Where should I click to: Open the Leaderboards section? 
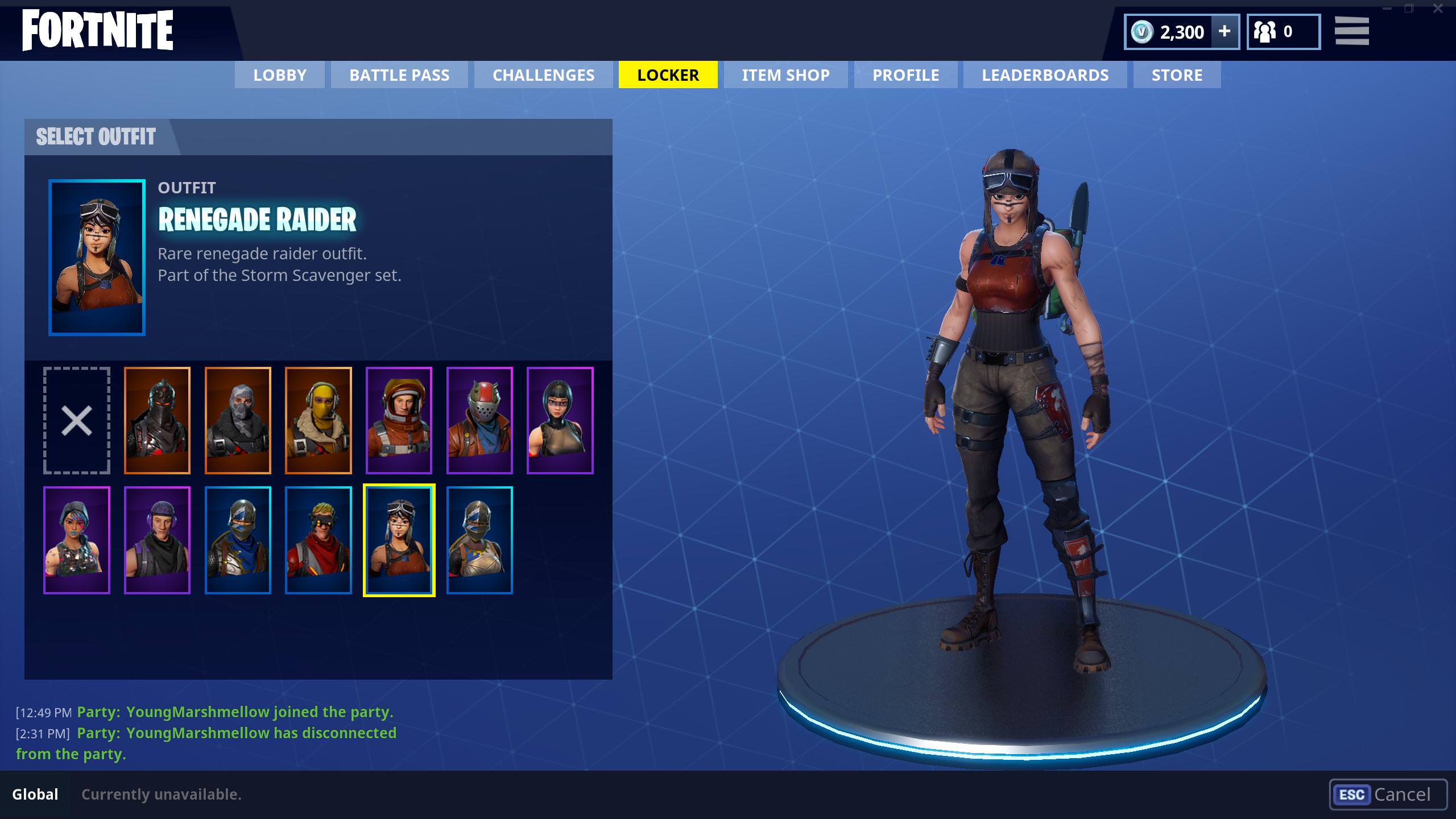pos(1045,75)
